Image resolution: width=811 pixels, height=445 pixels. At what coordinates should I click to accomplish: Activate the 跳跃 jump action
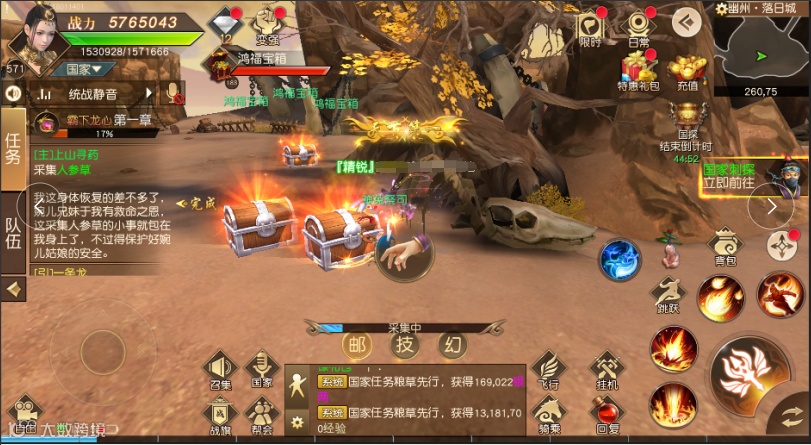pyautogui.click(x=667, y=295)
